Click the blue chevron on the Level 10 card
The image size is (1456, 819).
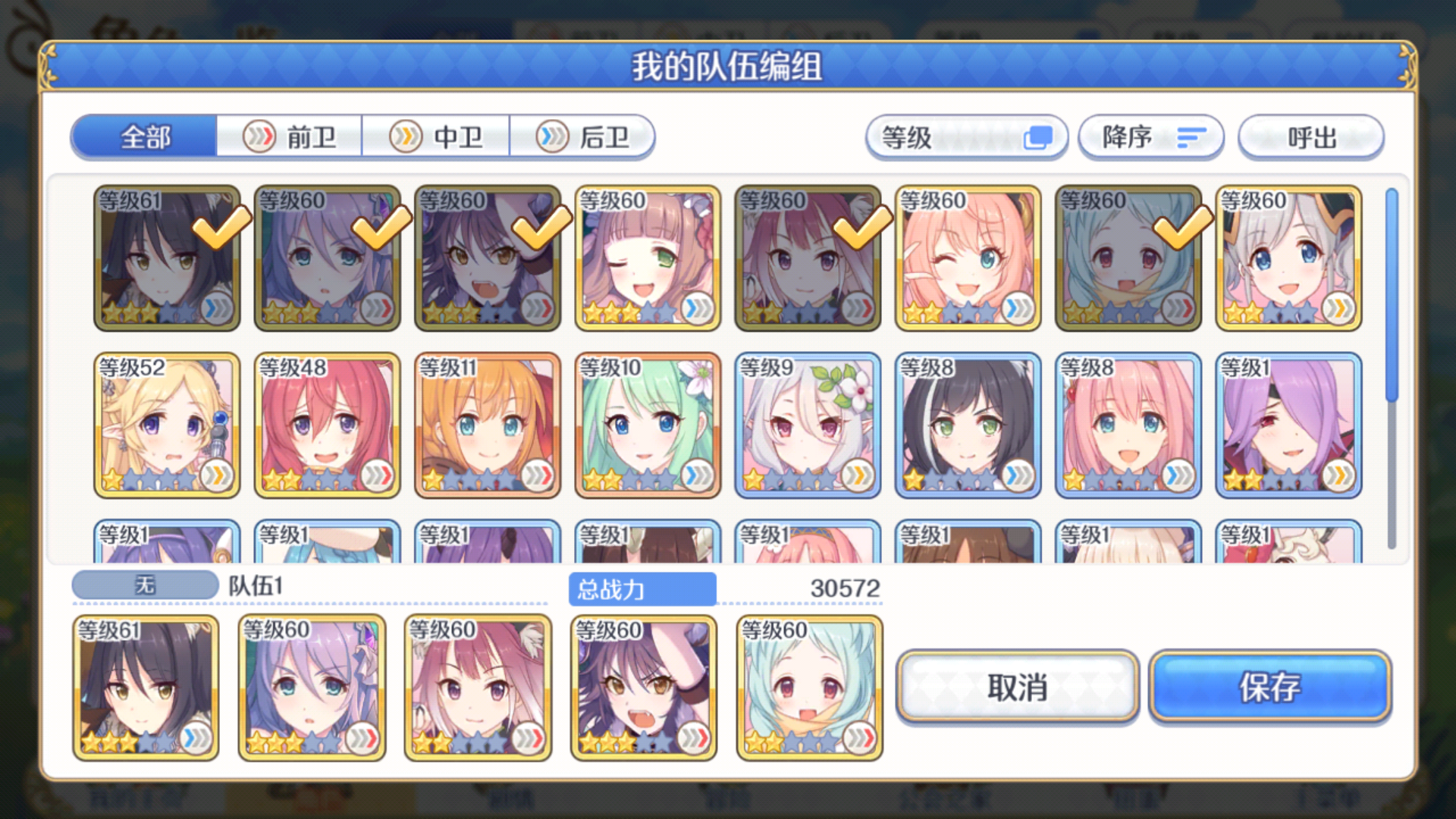pyautogui.click(x=699, y=476)
